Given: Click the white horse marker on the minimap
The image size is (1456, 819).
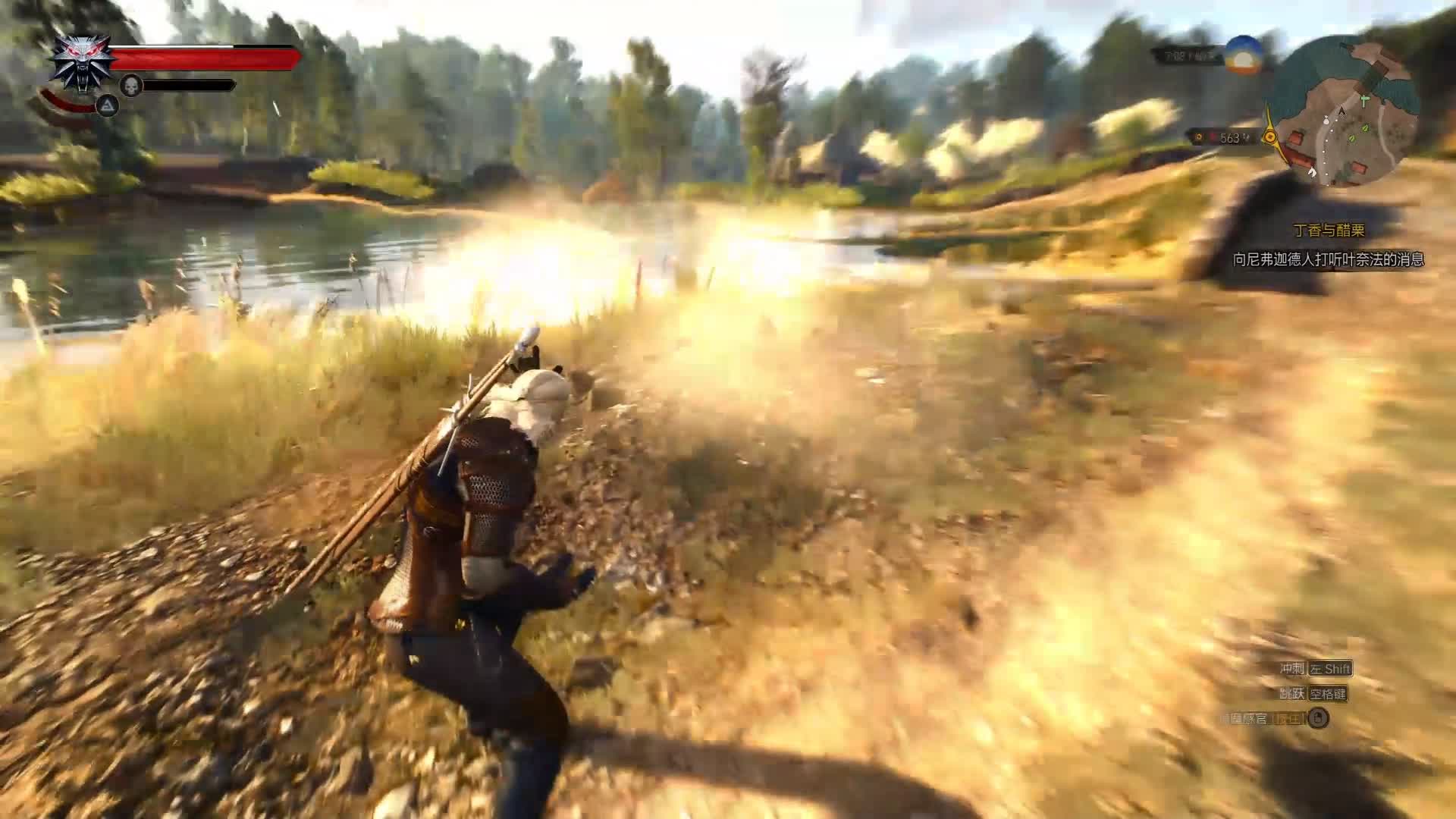Looking at the screenshot, I should tap(1313, 172).
